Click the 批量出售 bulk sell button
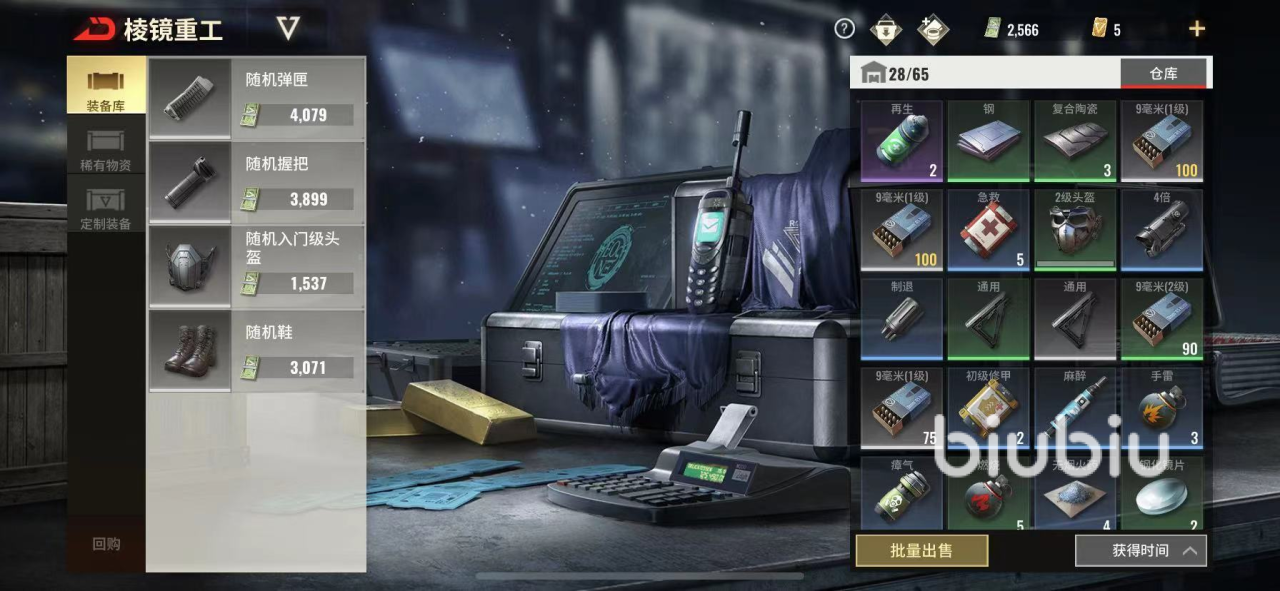The image size is (1280, 591). 921,550
